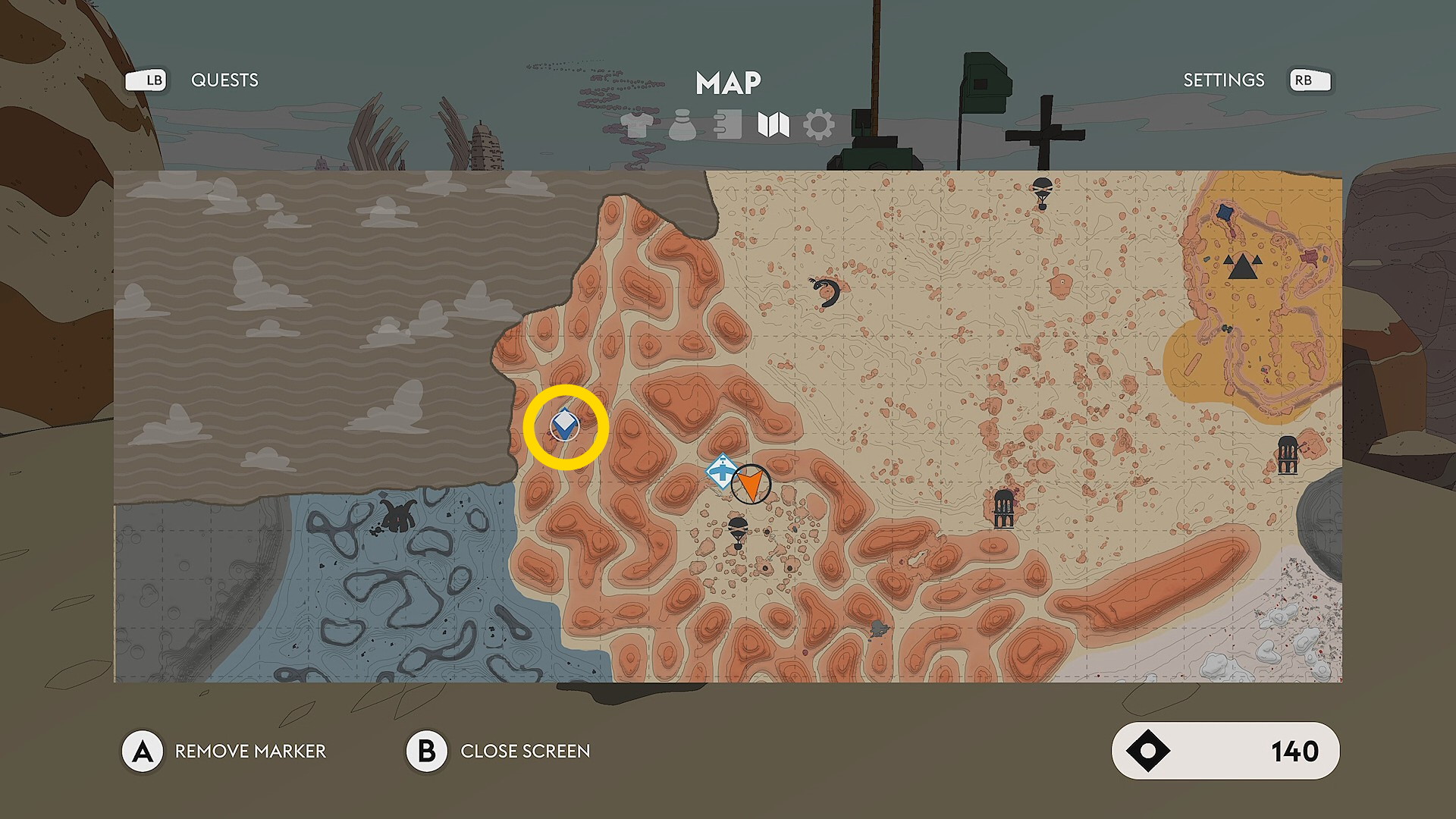The image size is (1456, 819).
Task: Click the horned beetle map icon
Action: pos(397,516)
